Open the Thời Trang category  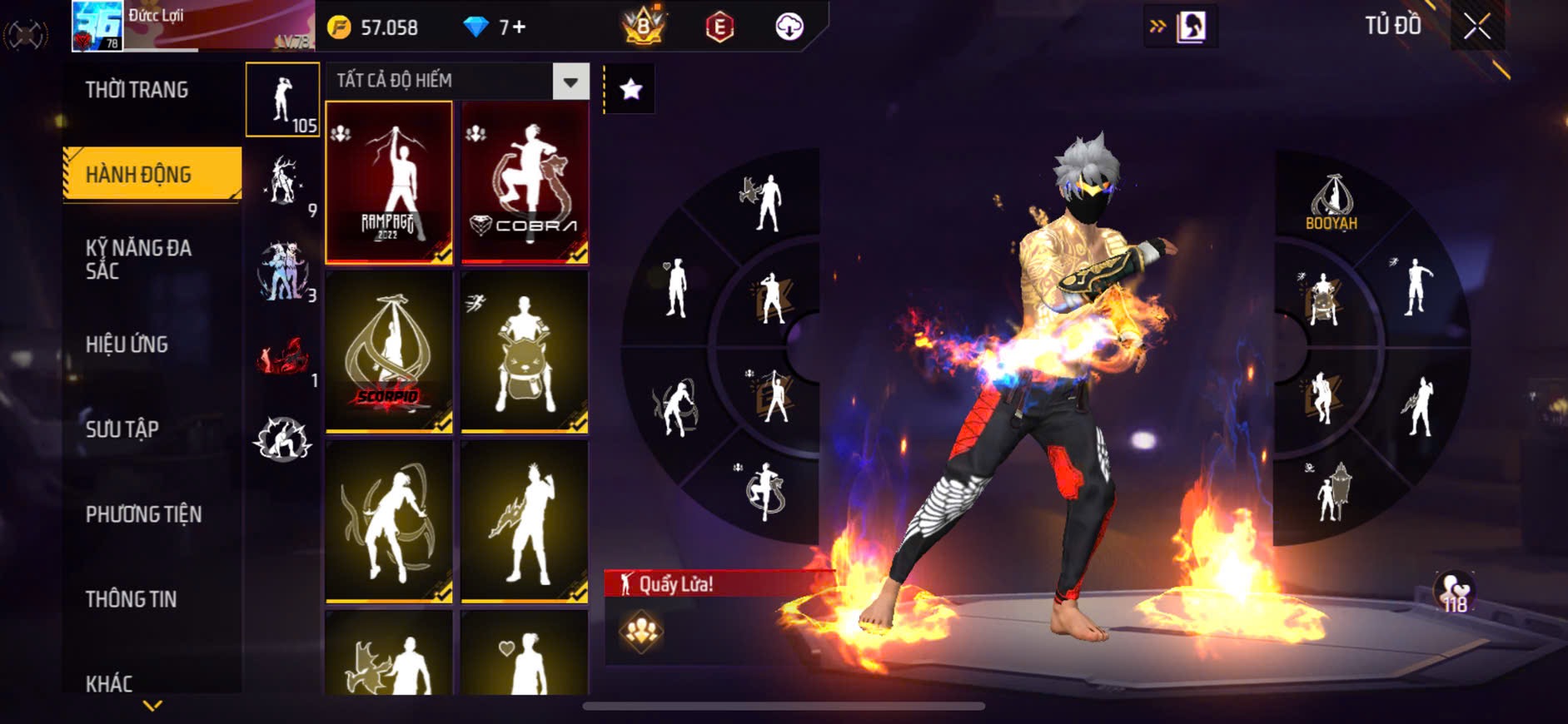(x=137, y=90)
